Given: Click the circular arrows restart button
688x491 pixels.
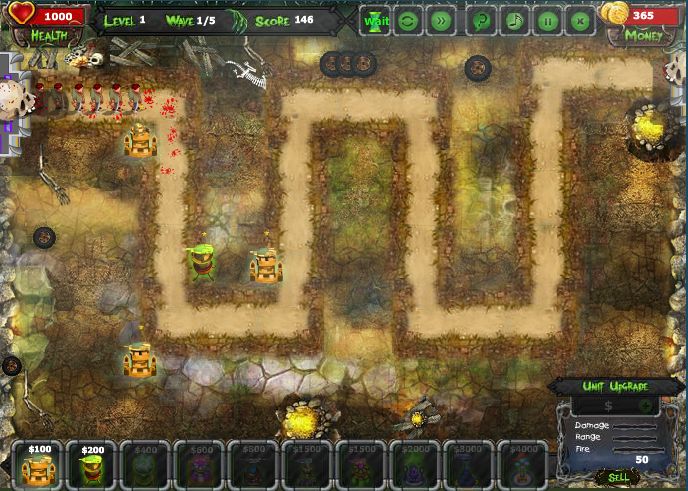Looking at the screenshot, I should pyautogui.click(x=408, y=20).
